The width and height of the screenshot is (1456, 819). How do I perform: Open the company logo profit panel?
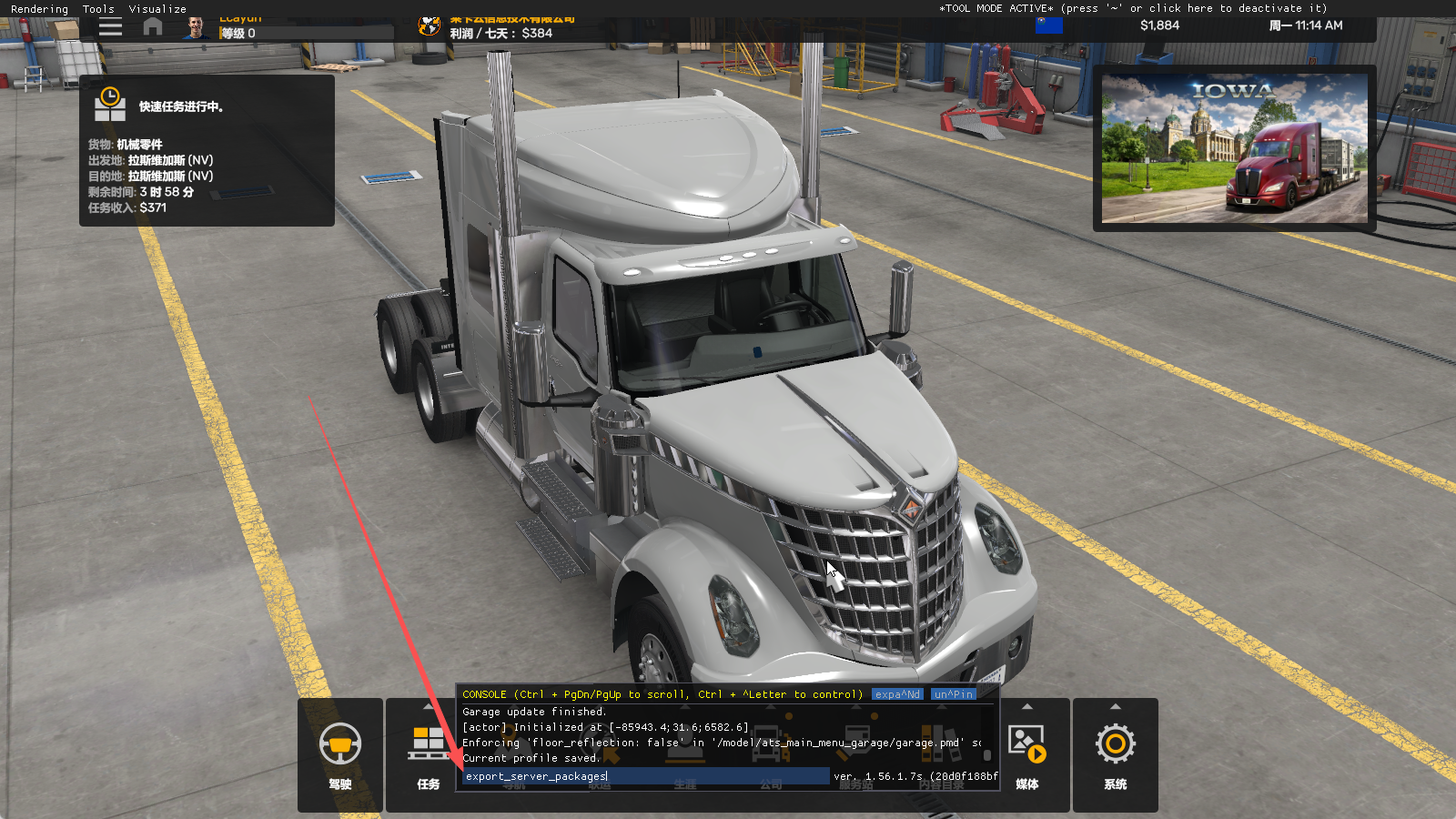(x=430, y=26)
